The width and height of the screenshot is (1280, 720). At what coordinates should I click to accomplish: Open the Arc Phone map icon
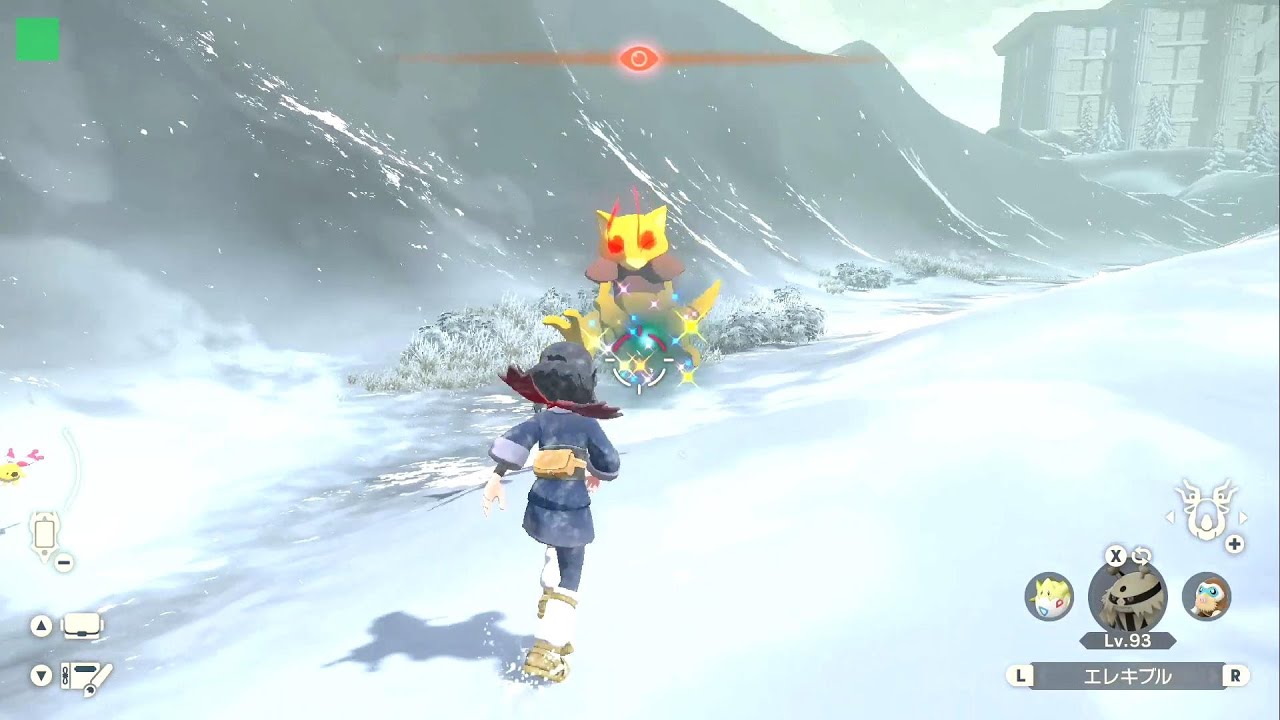[44, 533]
